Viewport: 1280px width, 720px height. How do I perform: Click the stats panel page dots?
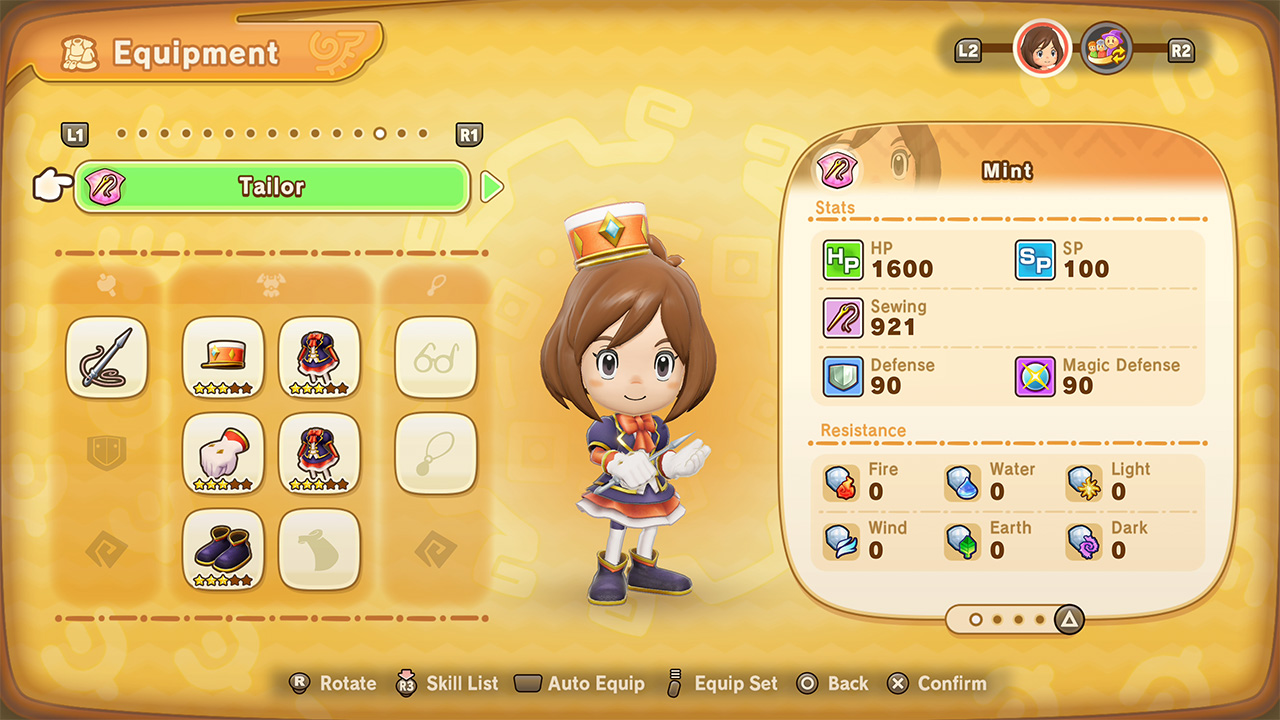pyautogui.click(x=1008, y=620)
